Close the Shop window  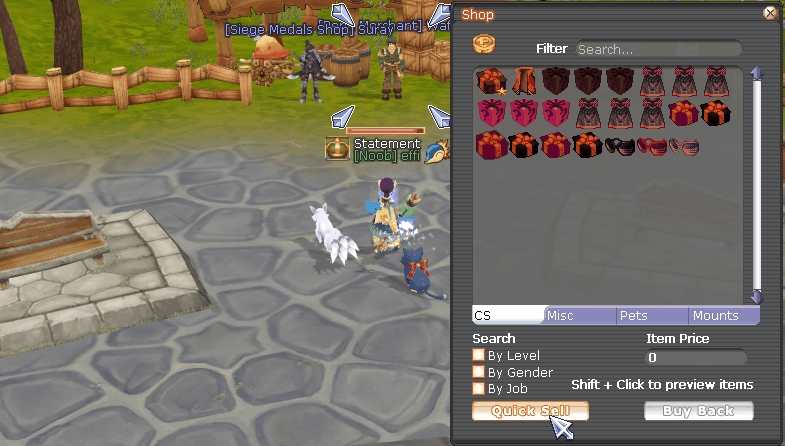(769, 14)
